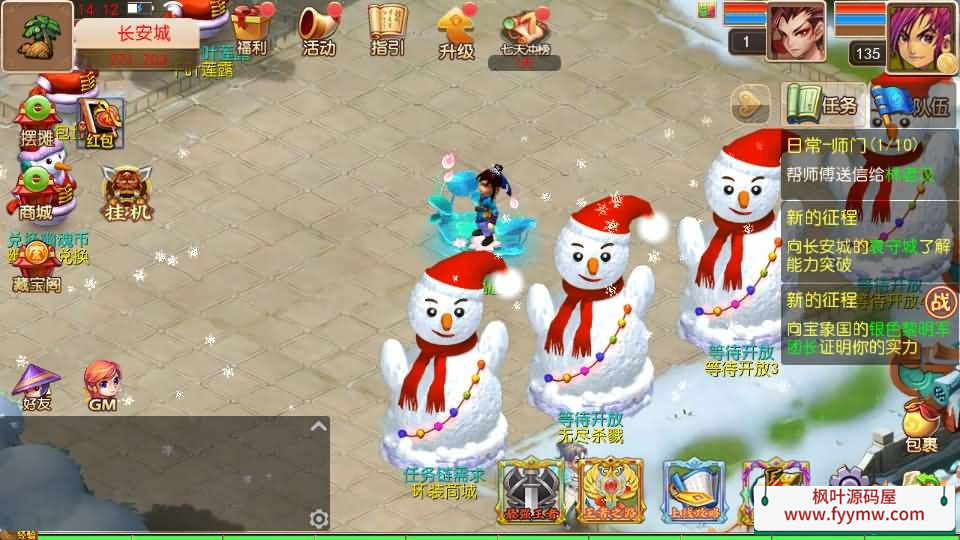The width and height of the screenshot is (960, 540).
Task: Open the 商城 shop
Action: click(36, 192)
